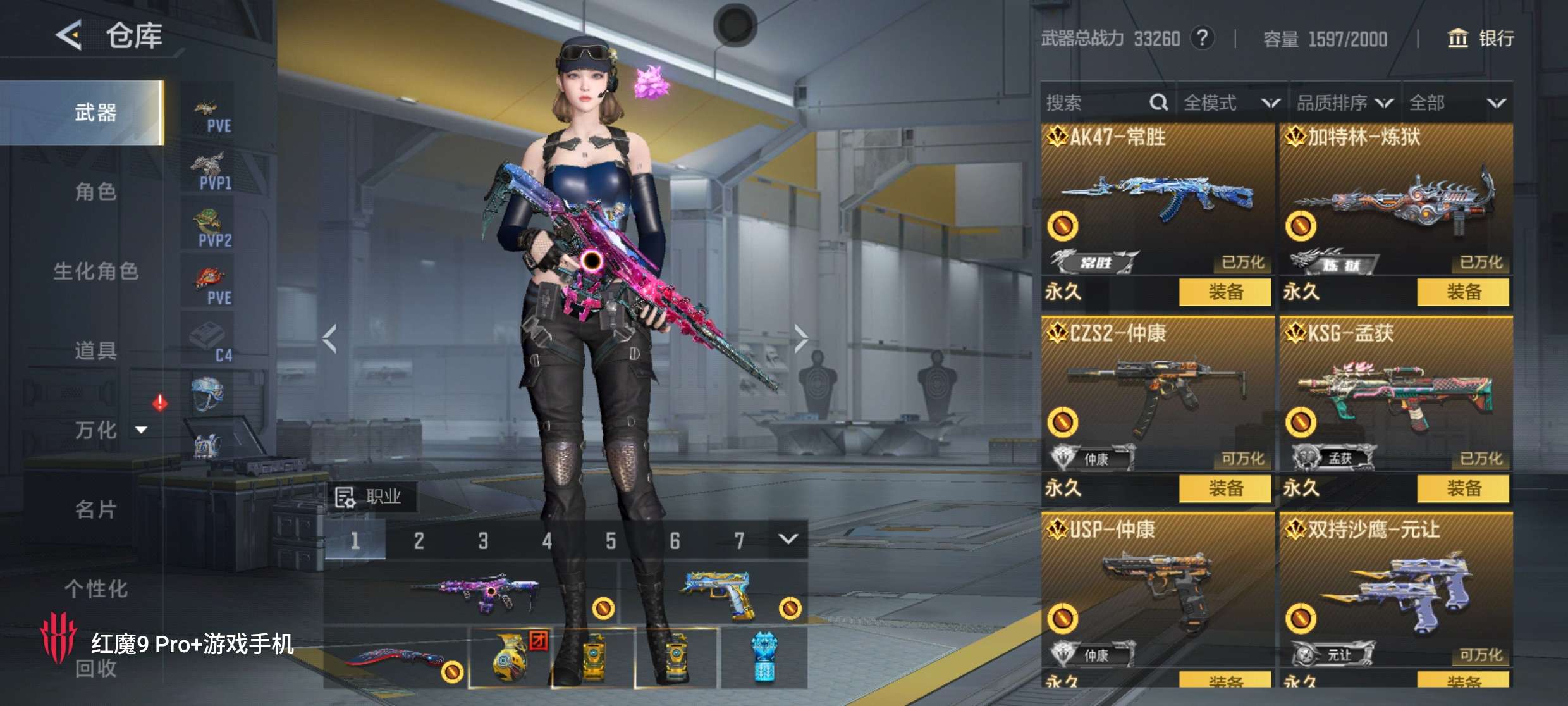
Task: Open the 银行 bank
Action: point(1481,39)
